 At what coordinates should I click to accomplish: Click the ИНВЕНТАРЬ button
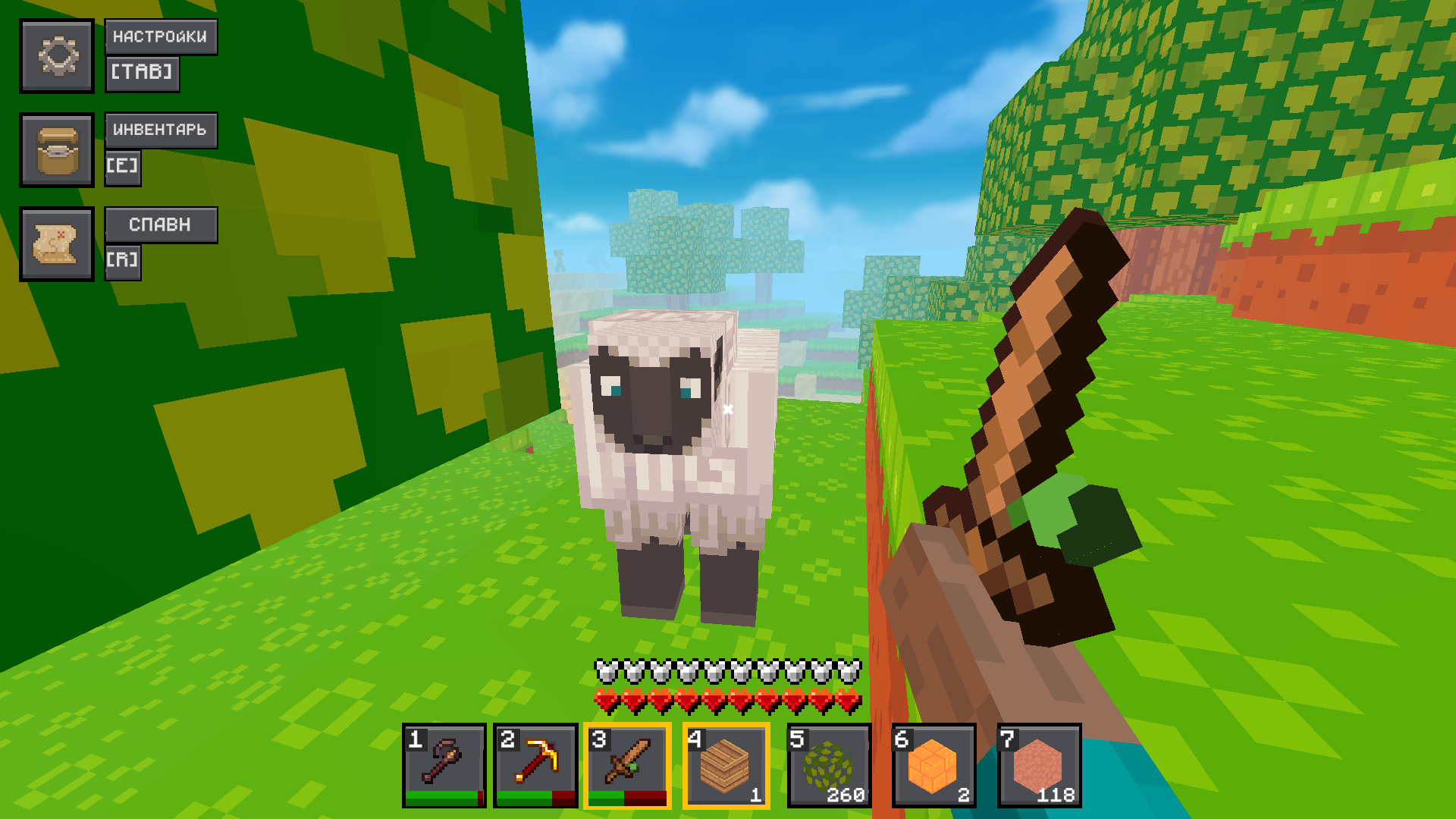[160, 130]
